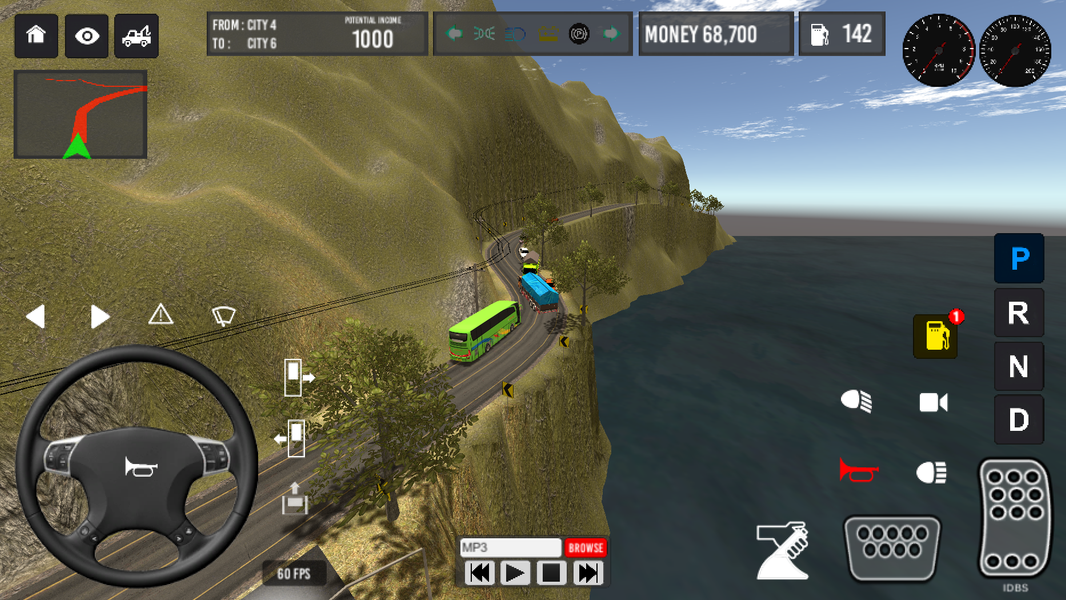Browse for MP3 files

tap(586, 548)
